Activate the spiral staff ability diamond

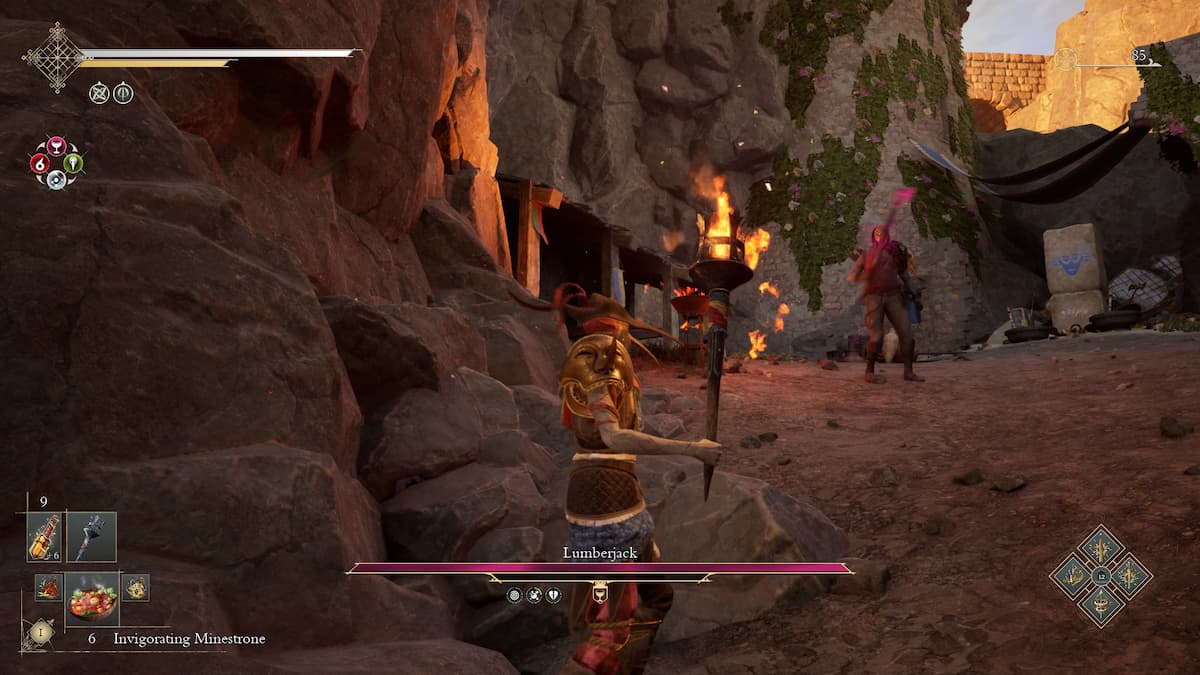pyautogui.click(x=1101, y=606)
